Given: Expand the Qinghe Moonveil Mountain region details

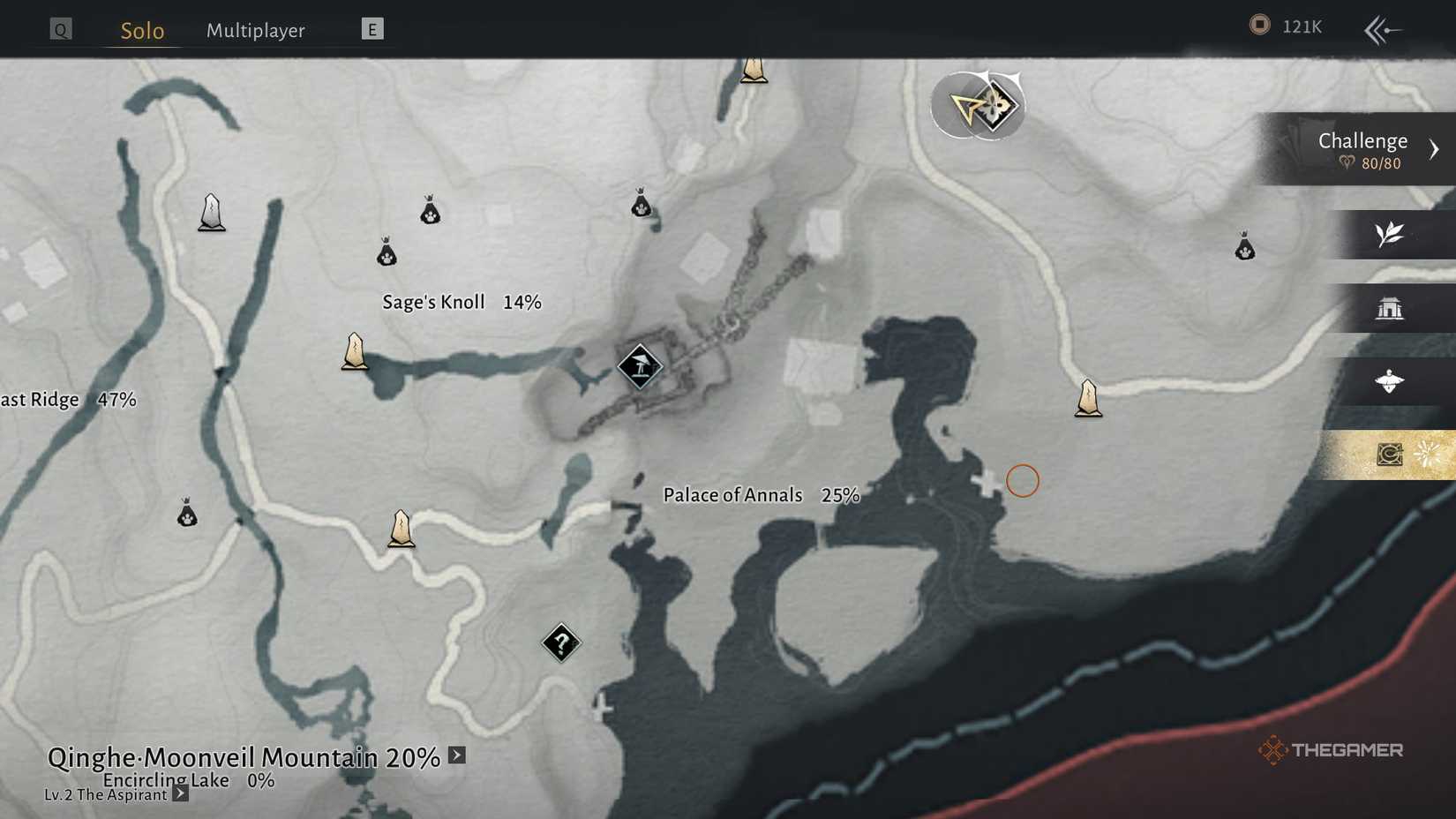Looking at the screenshot, I should [456, 755].
